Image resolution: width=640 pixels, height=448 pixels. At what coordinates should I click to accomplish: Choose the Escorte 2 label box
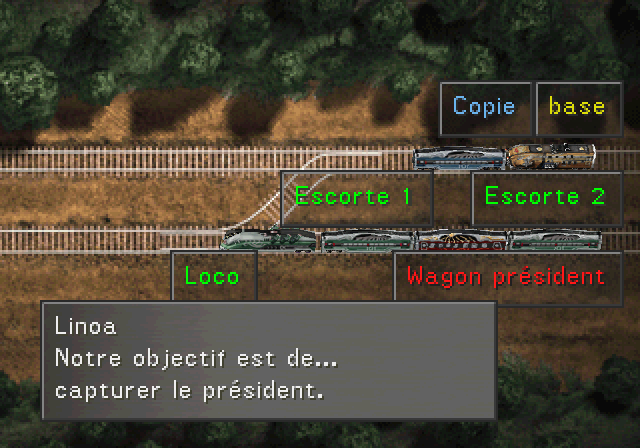(545, 196)
